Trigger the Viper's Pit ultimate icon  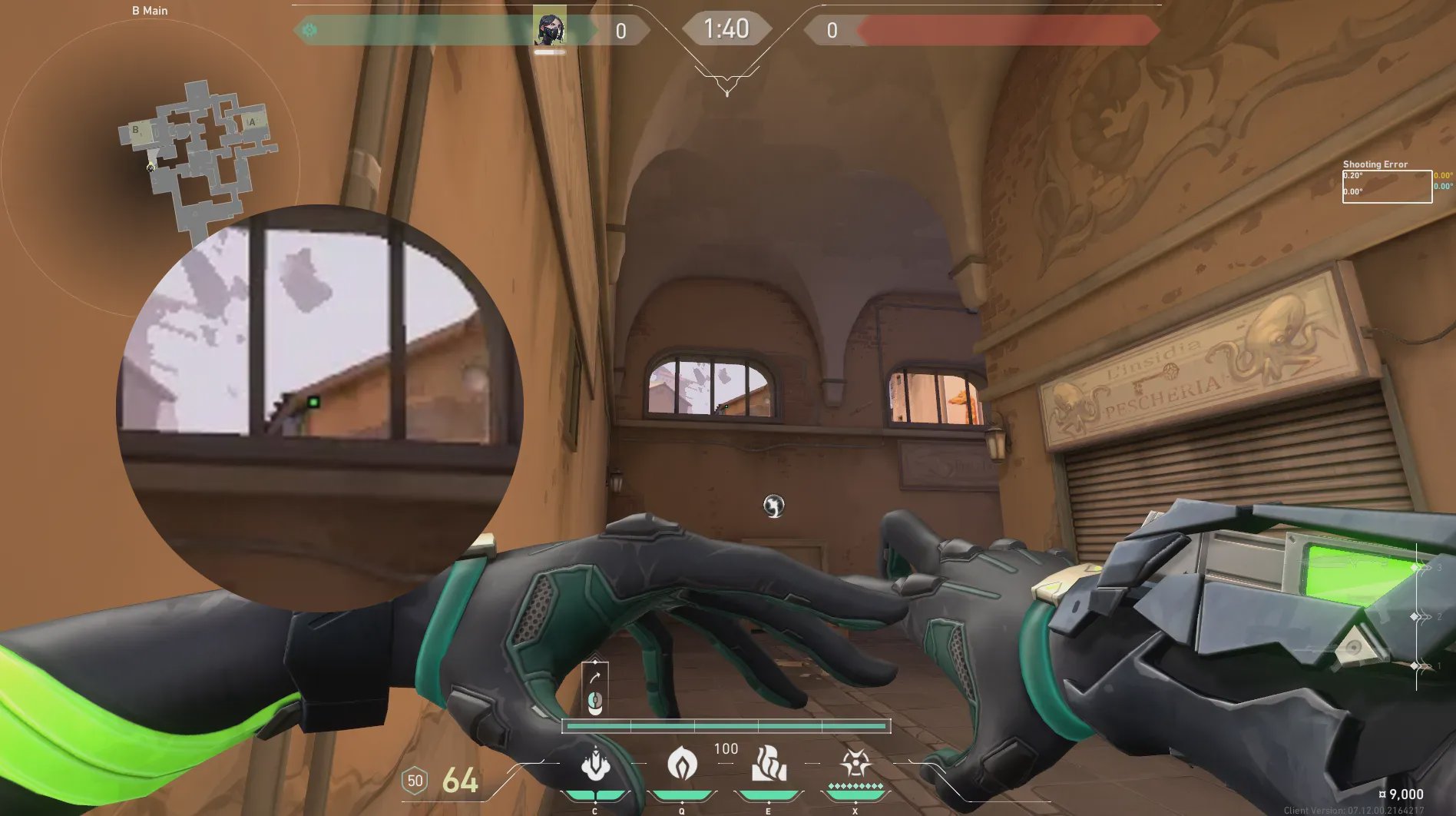click(855, 765)
